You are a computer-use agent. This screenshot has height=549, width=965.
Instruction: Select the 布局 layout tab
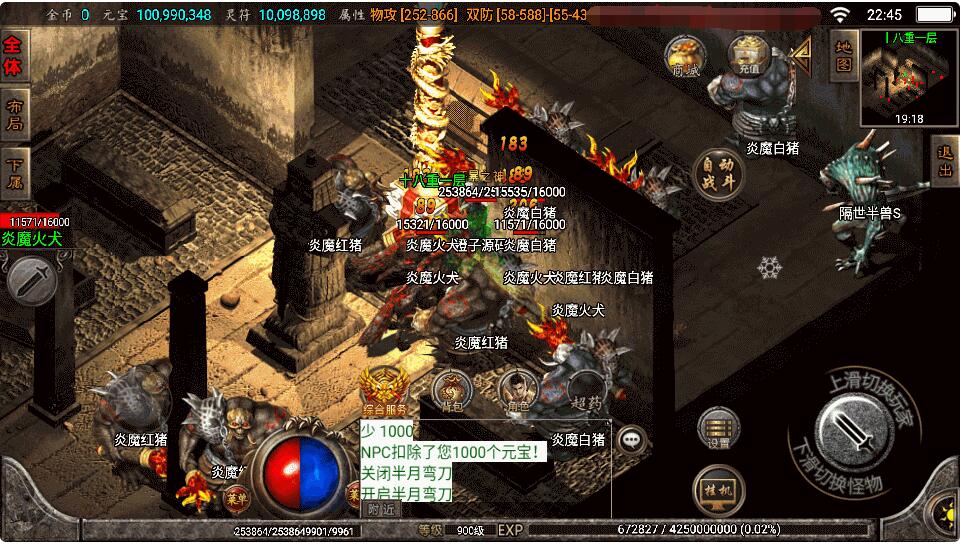tap(15, 114)
